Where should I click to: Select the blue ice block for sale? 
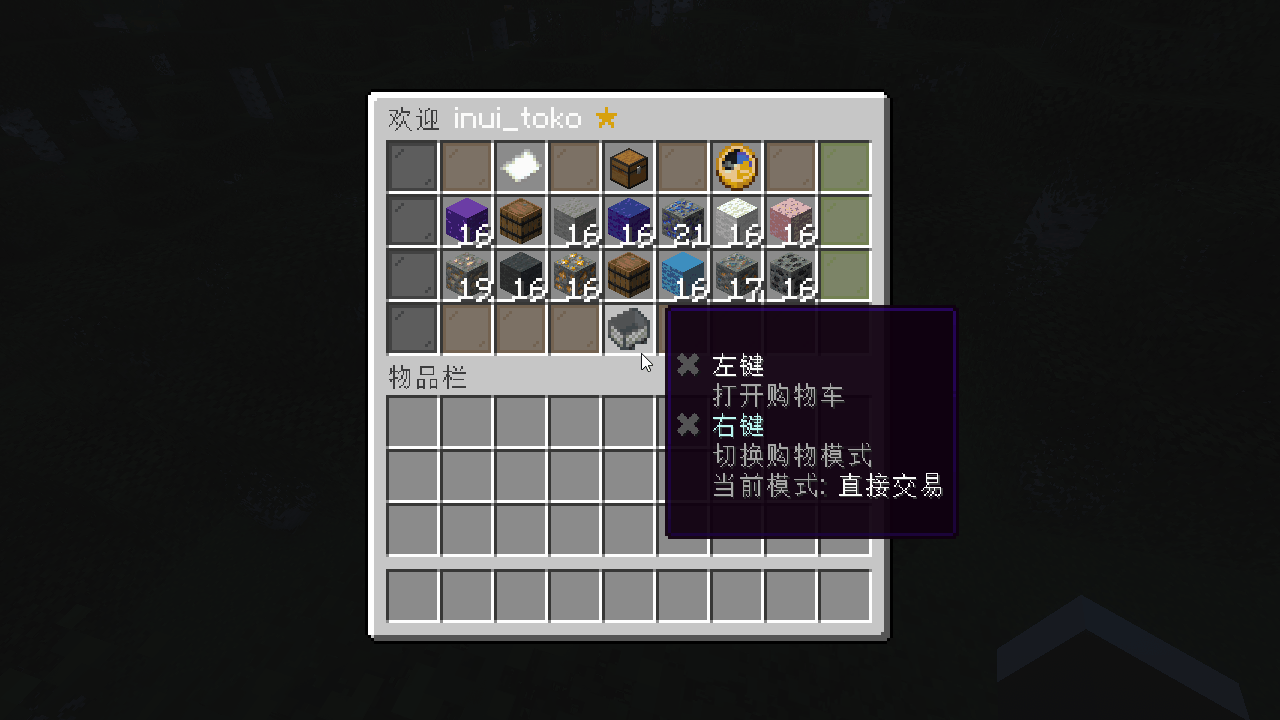pyautogui.click(x=682, y=275)
